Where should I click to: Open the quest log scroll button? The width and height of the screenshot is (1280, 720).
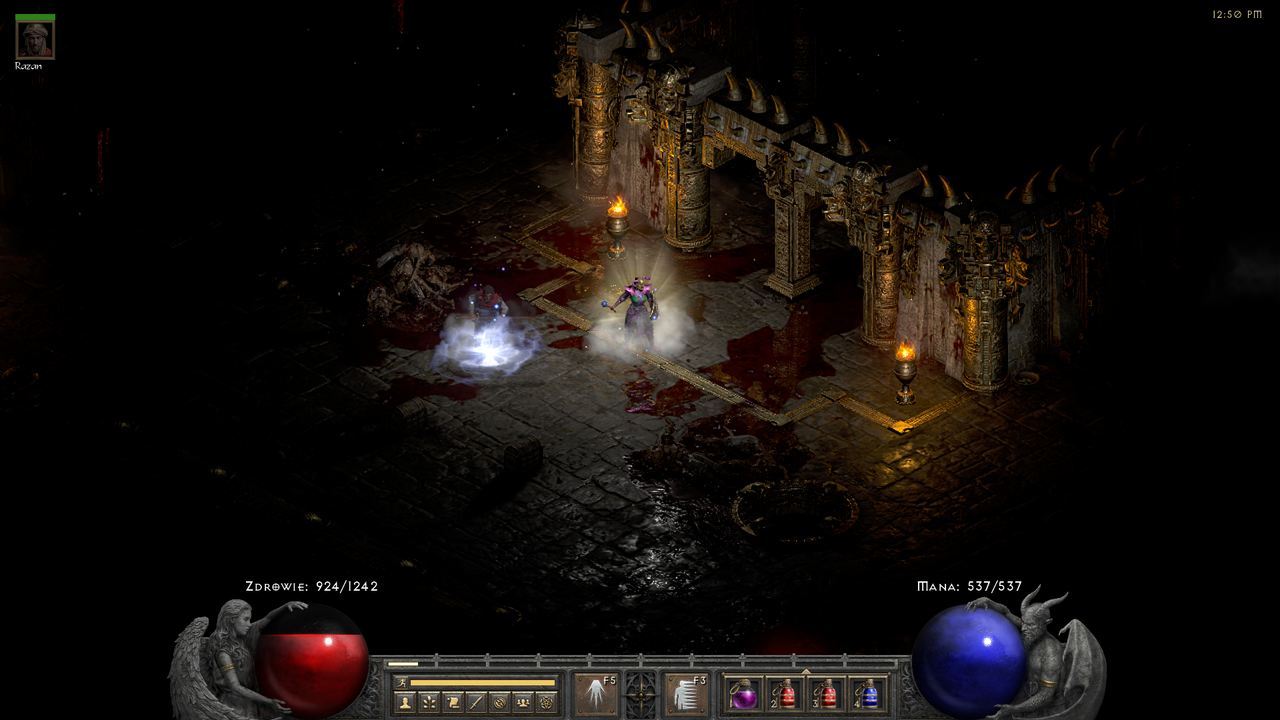(452, 702)
